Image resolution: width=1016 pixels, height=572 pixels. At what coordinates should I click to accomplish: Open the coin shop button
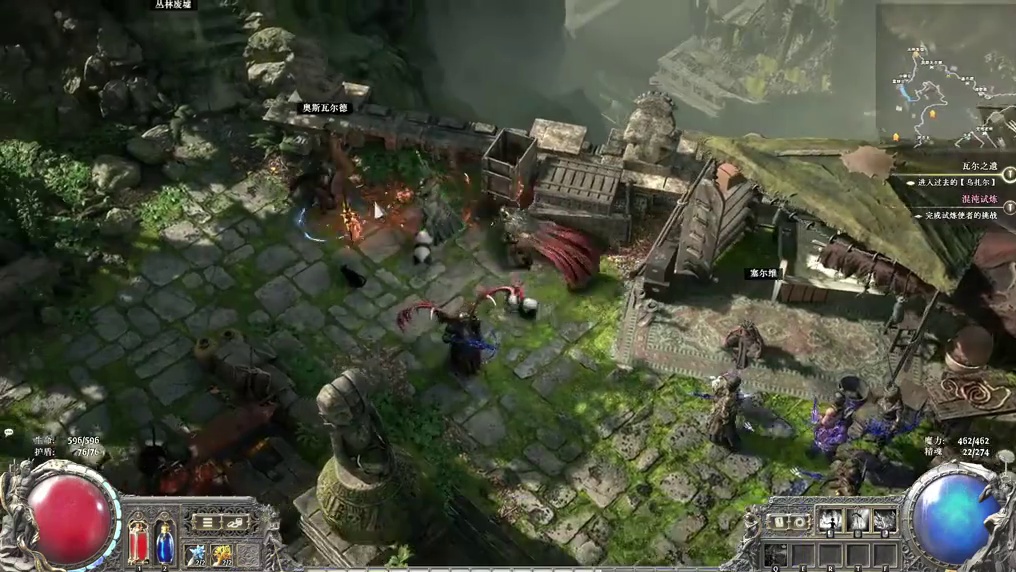point(235,523)
